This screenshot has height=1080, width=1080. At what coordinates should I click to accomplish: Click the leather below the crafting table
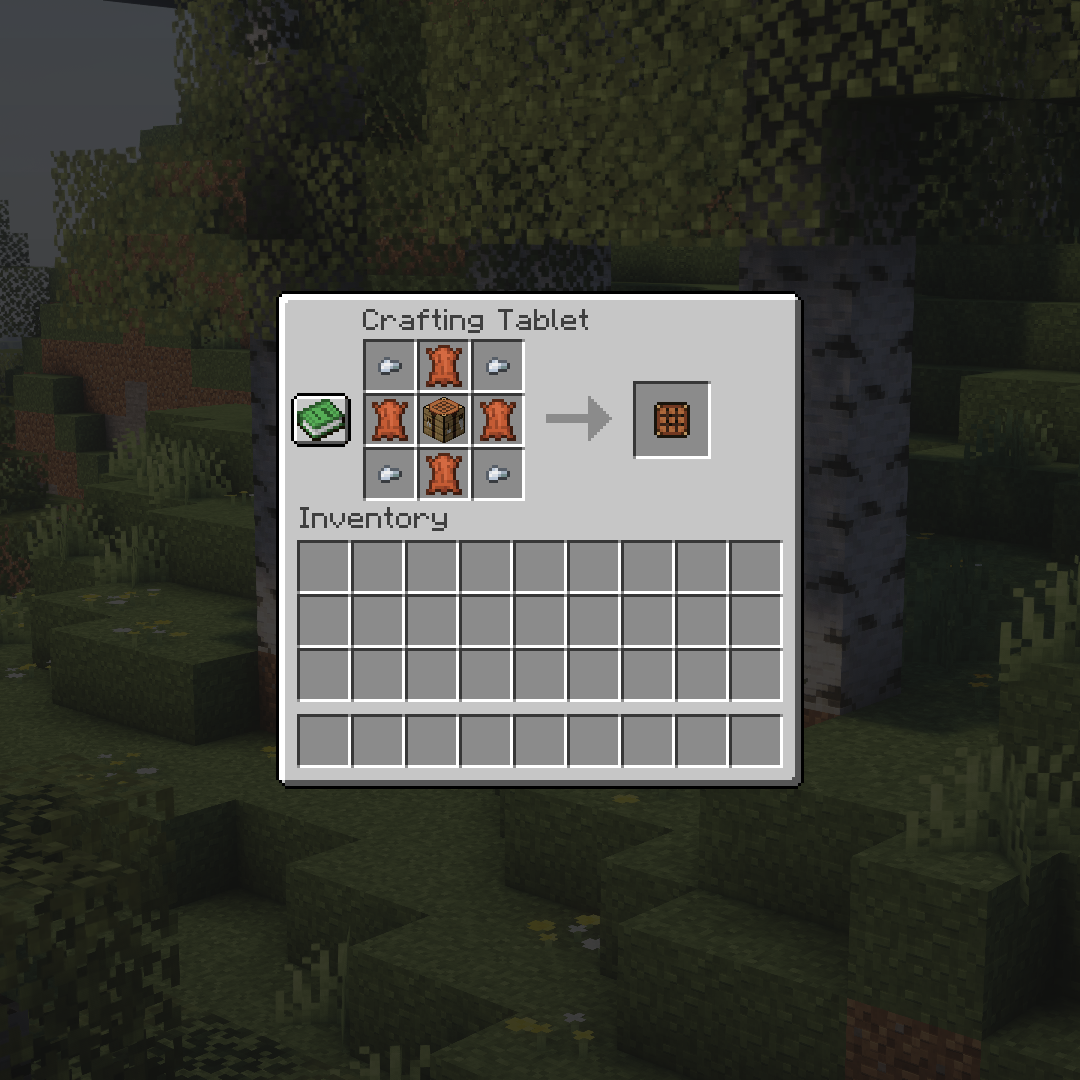[444, 474]
